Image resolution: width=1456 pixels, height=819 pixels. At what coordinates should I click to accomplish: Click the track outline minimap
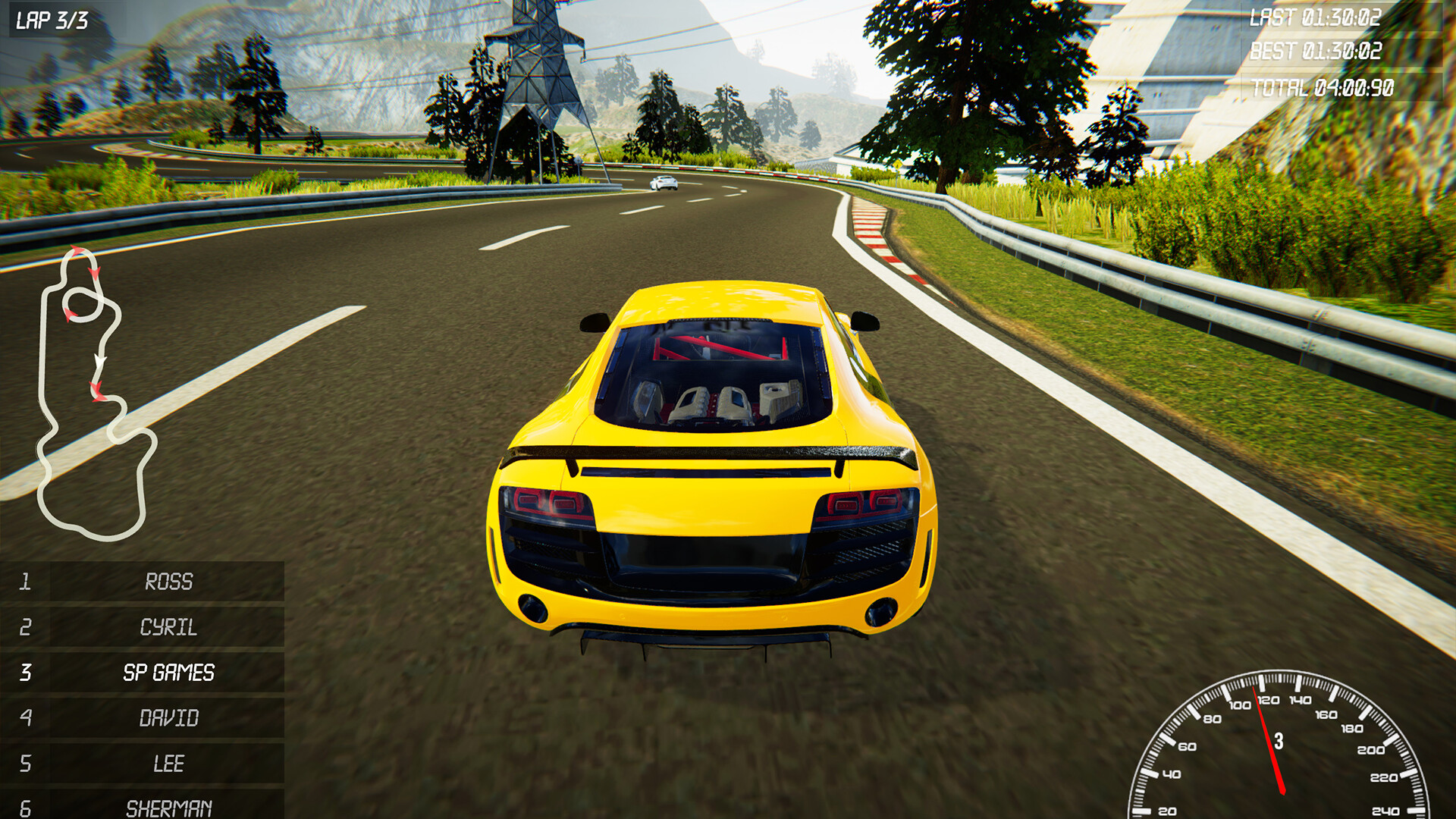click(x=95, y=394)
